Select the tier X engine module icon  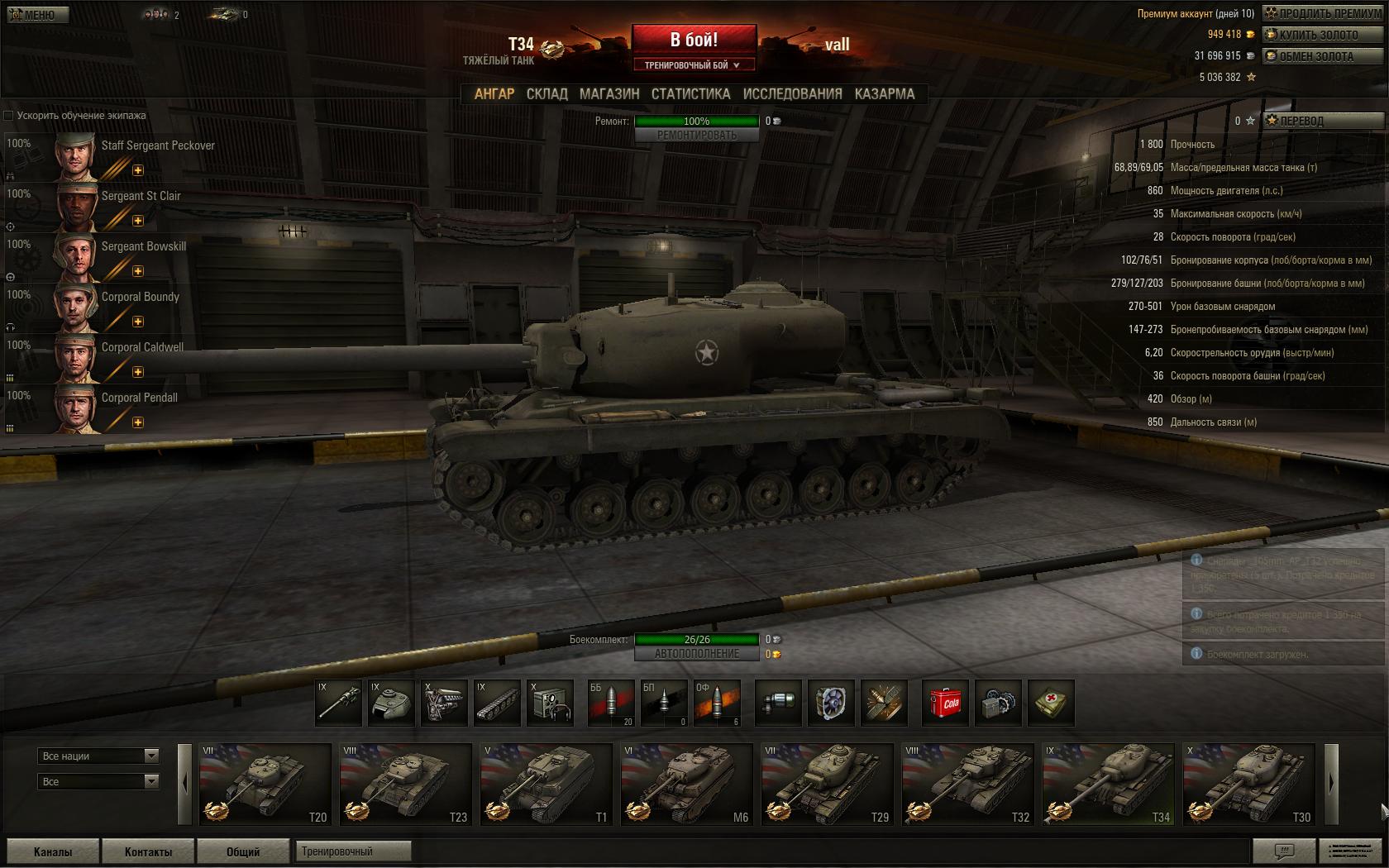tap(445, 703)
